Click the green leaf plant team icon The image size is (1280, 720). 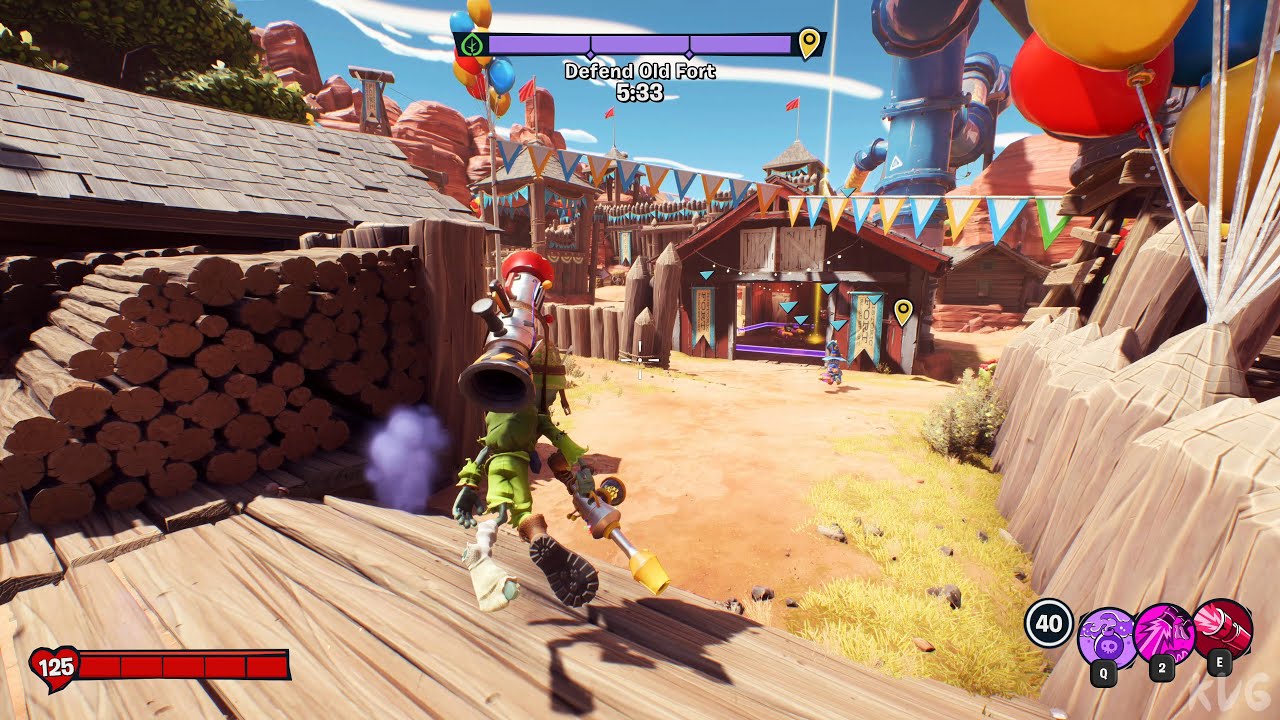pos(474,45)
